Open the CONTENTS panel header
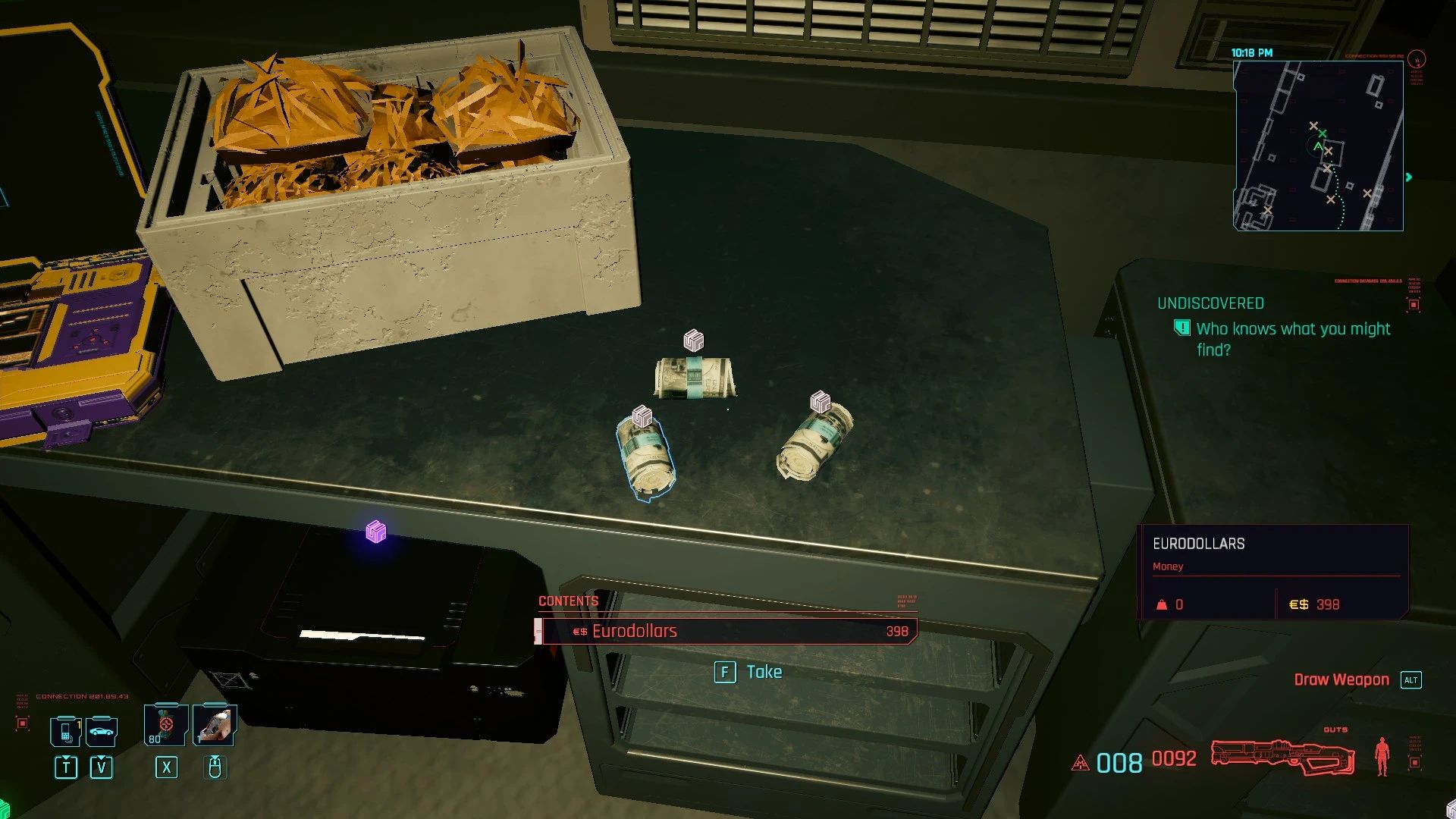 pyautogui.click(x=568, y=600)
